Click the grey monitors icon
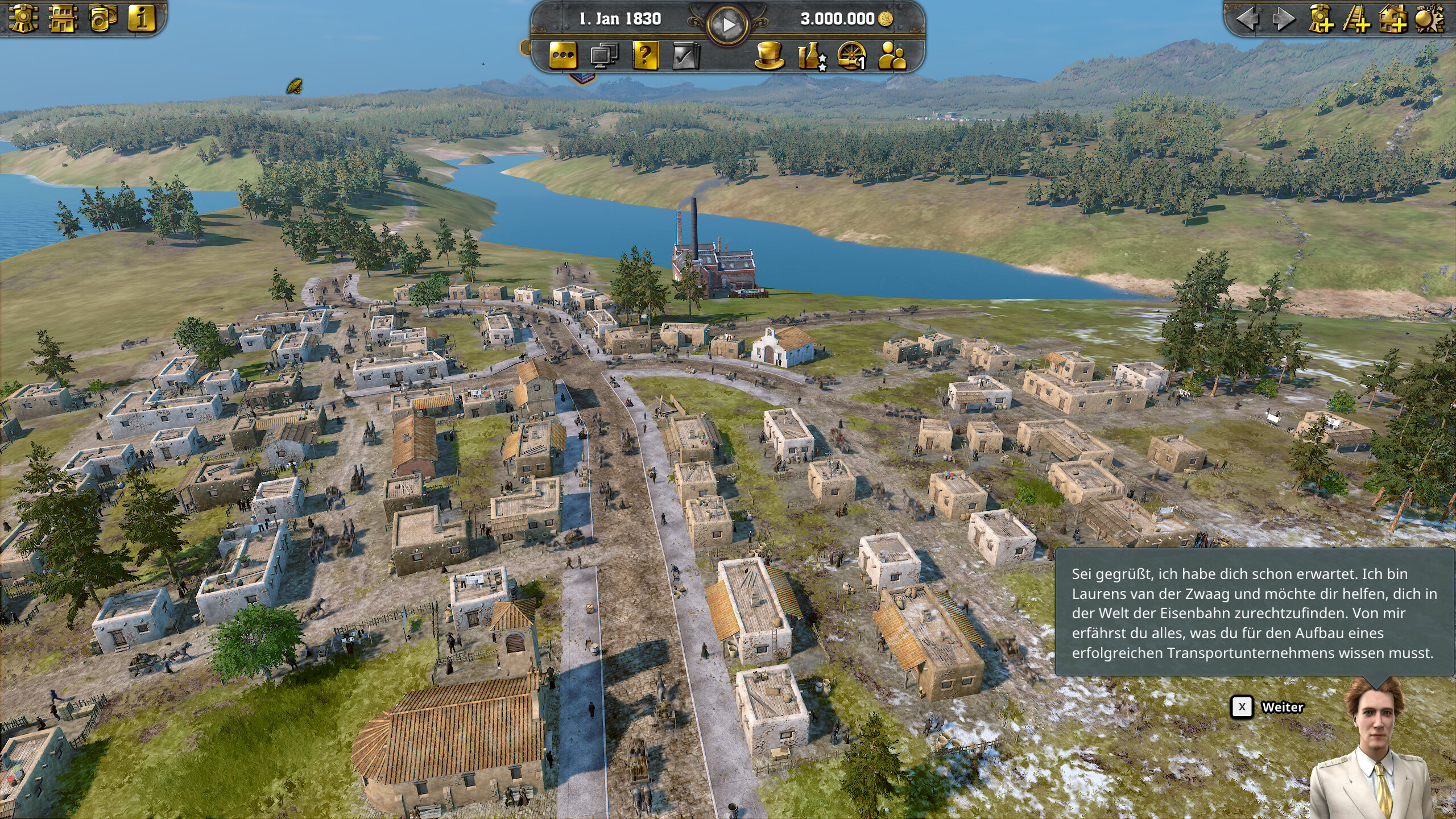 pos(604,56)
